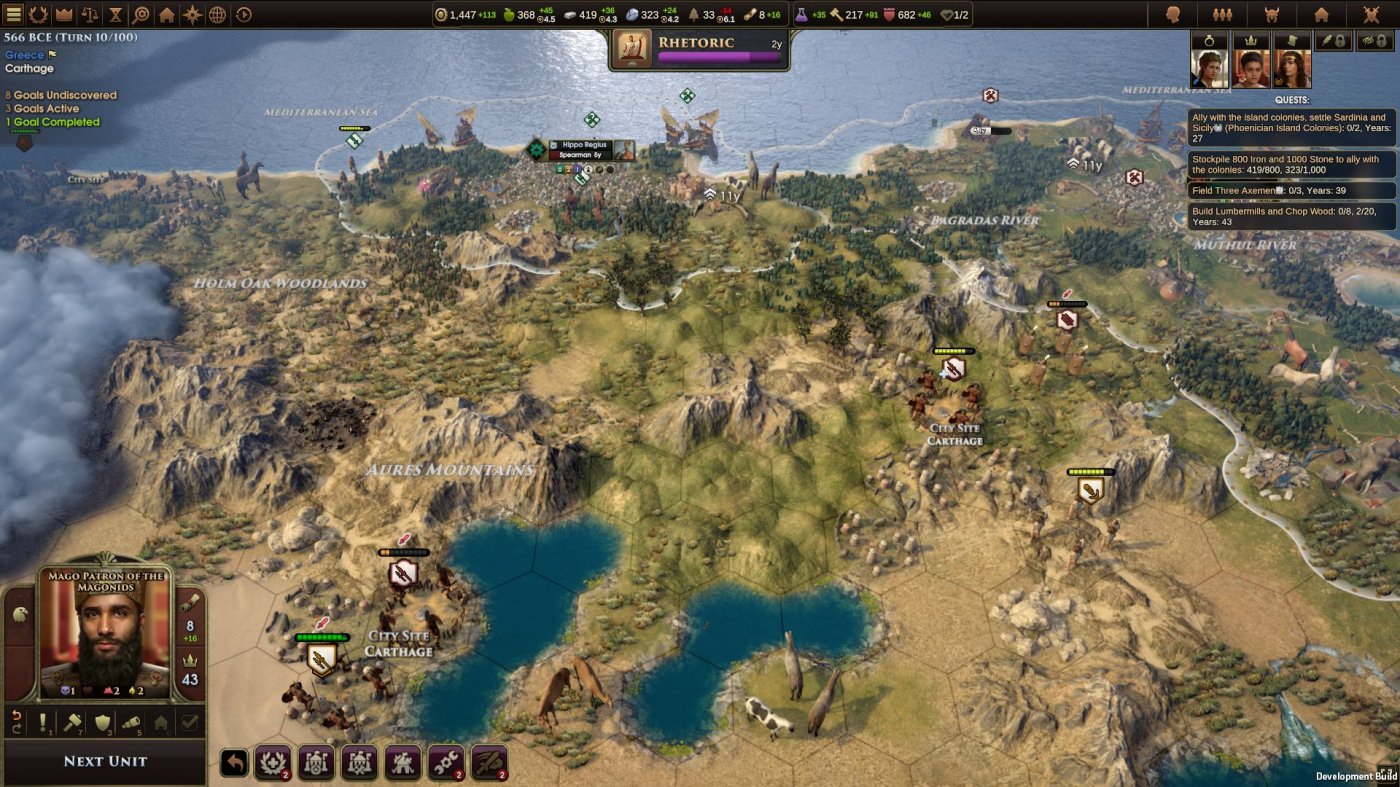The height and width of the screenshot is (787, 1400).
Task: Select the build improvement gears action icon
Action: tap(444, 763)
